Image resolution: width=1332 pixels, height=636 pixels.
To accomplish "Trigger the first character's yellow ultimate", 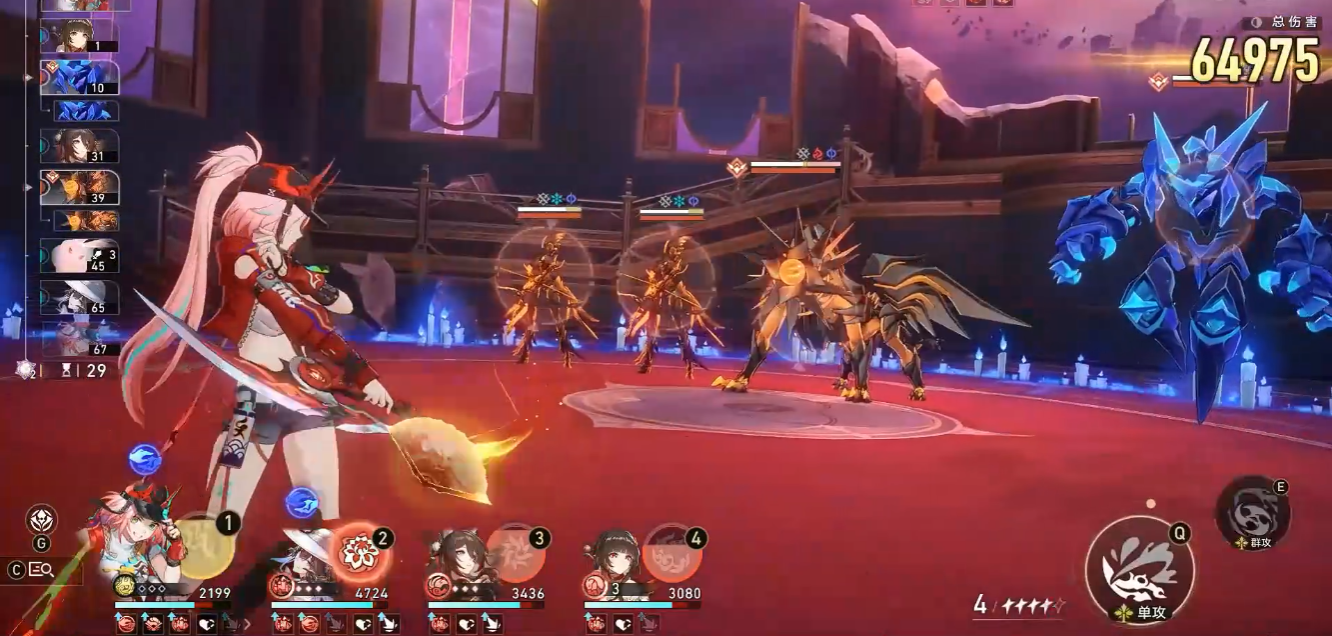I will [x=207, y=546].
